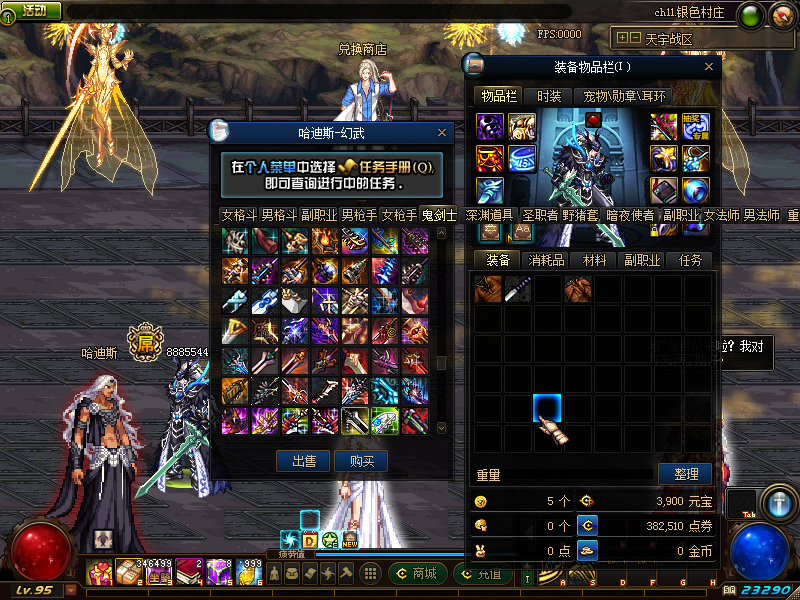Open the 商城 mall button

pos(416,574)
